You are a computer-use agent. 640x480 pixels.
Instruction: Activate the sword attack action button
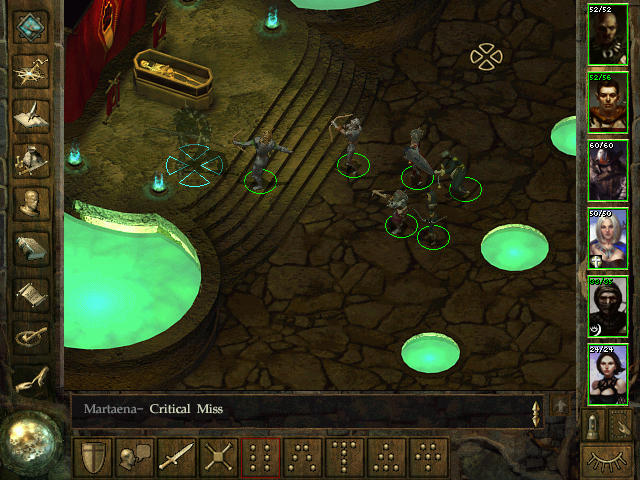[x=177, y=458]
